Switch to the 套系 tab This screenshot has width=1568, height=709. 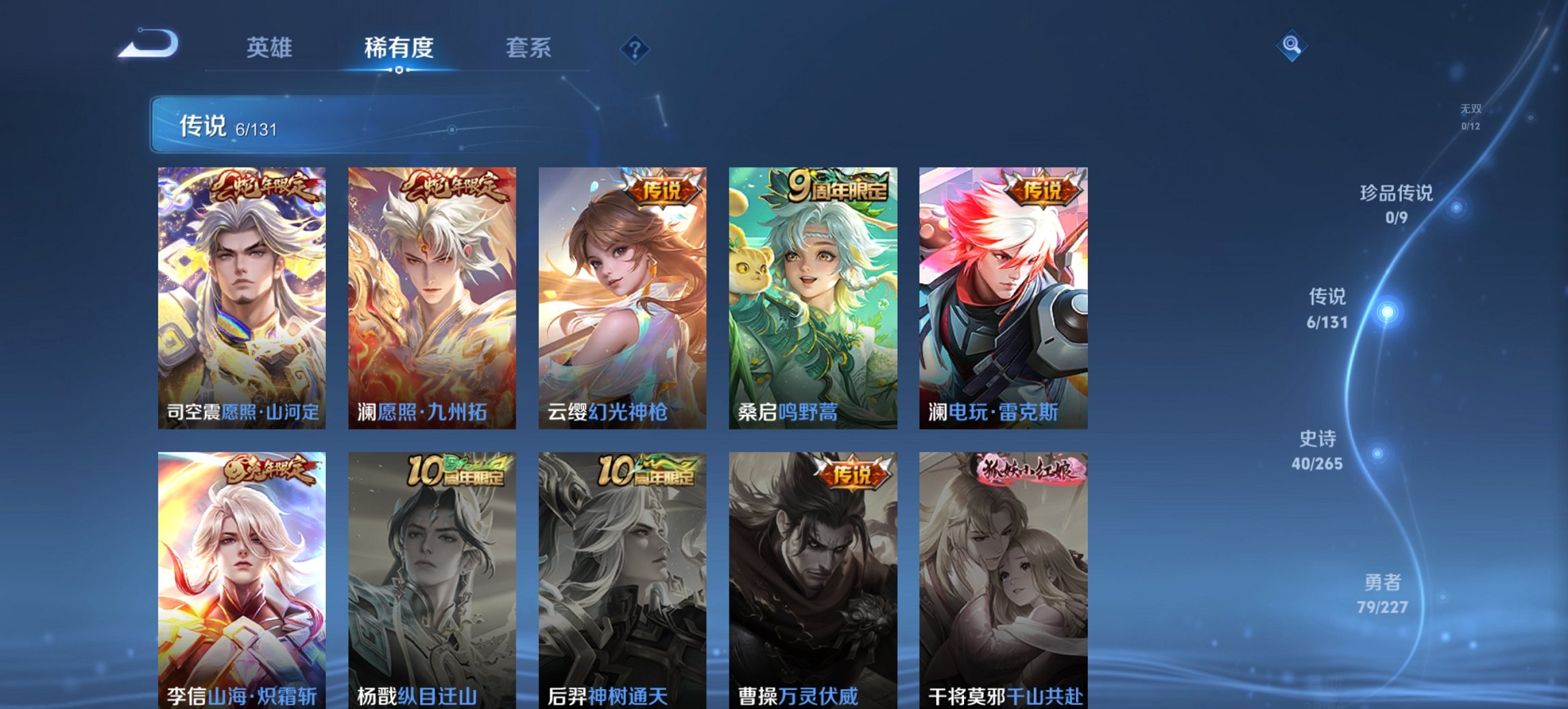pos(529,48)
